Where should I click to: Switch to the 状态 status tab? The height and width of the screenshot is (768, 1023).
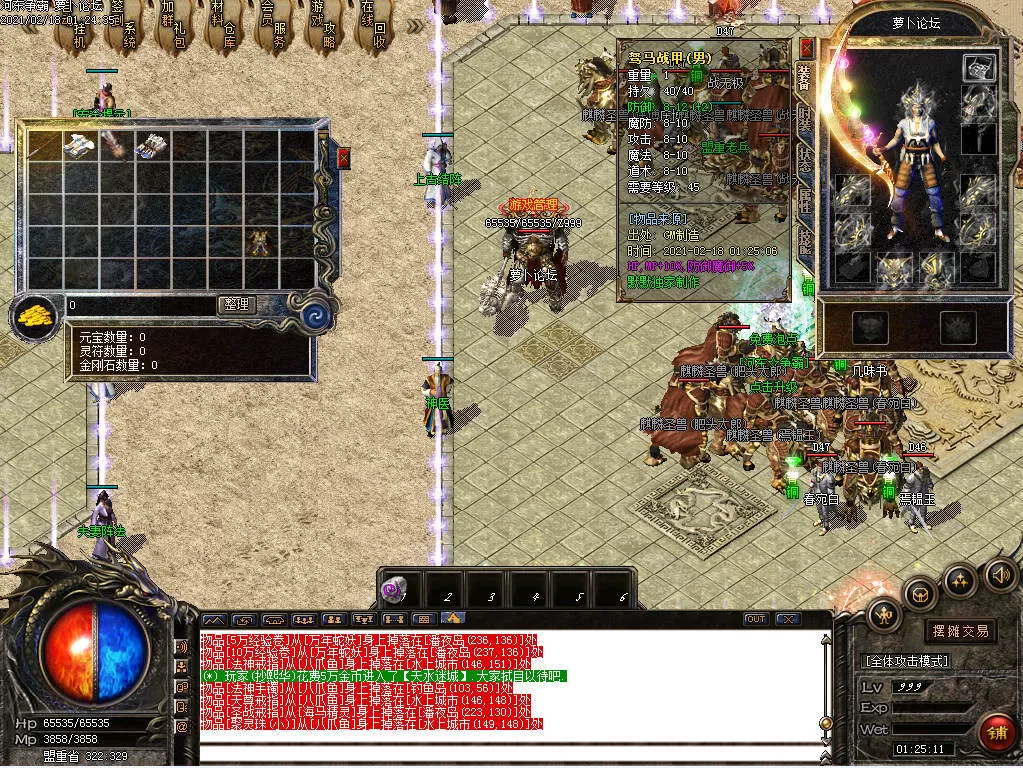(805, 158)
